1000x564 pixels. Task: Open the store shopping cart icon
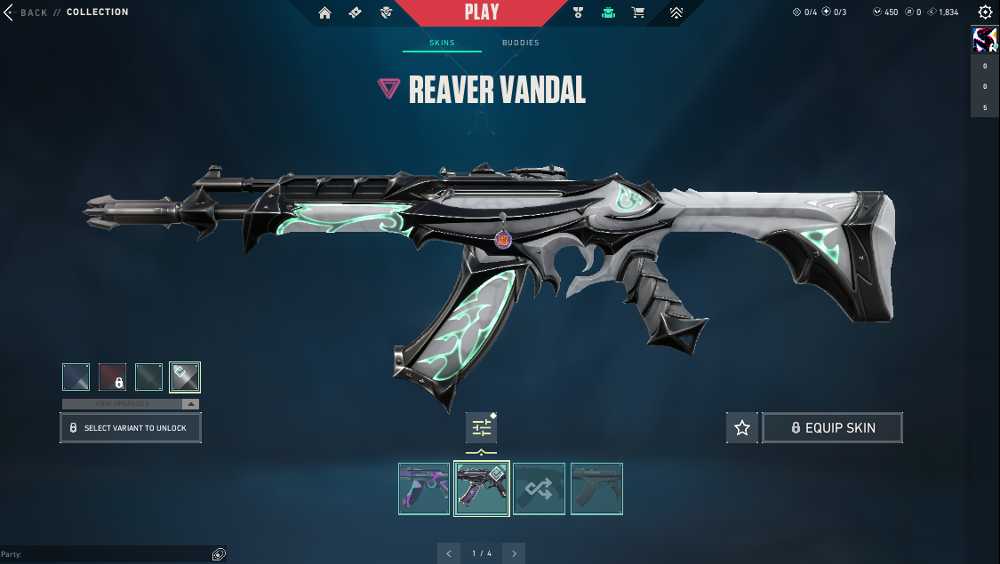pos(638,13)
